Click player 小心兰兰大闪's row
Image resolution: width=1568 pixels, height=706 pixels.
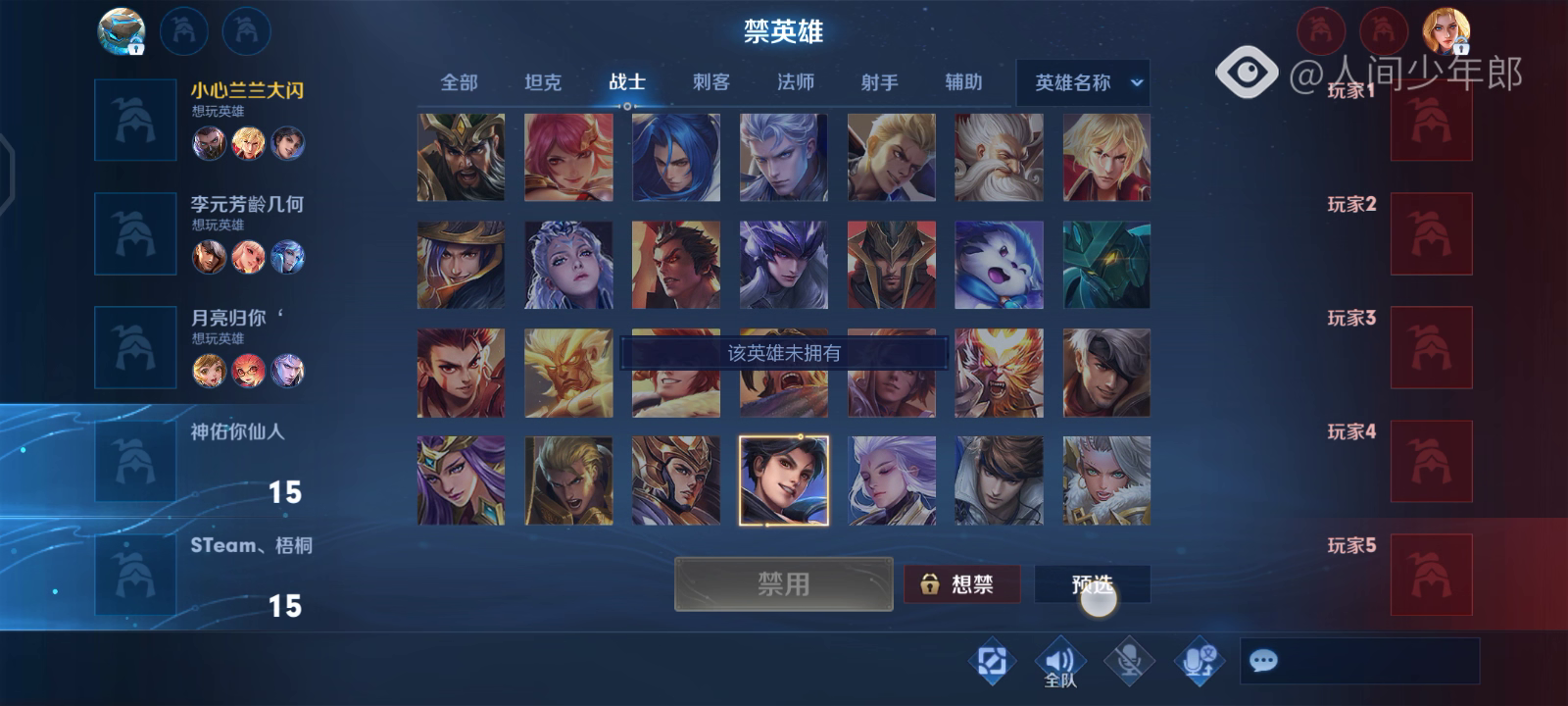pyautogui.click(x=206, y=120)
